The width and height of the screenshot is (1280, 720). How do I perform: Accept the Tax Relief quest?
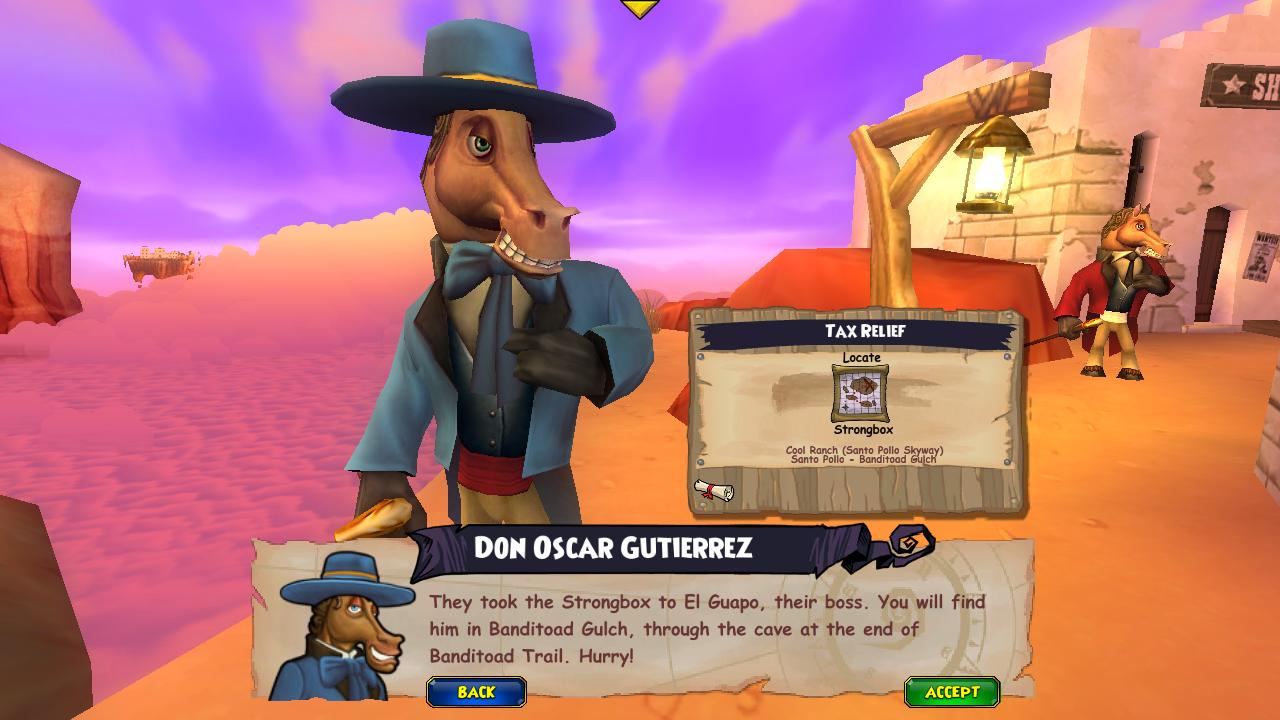tap(952, 692)
